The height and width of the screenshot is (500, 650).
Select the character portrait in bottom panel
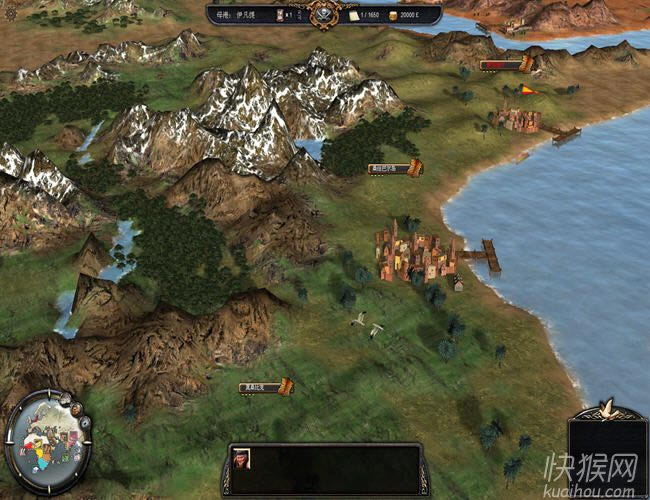[x=241, y=458]
